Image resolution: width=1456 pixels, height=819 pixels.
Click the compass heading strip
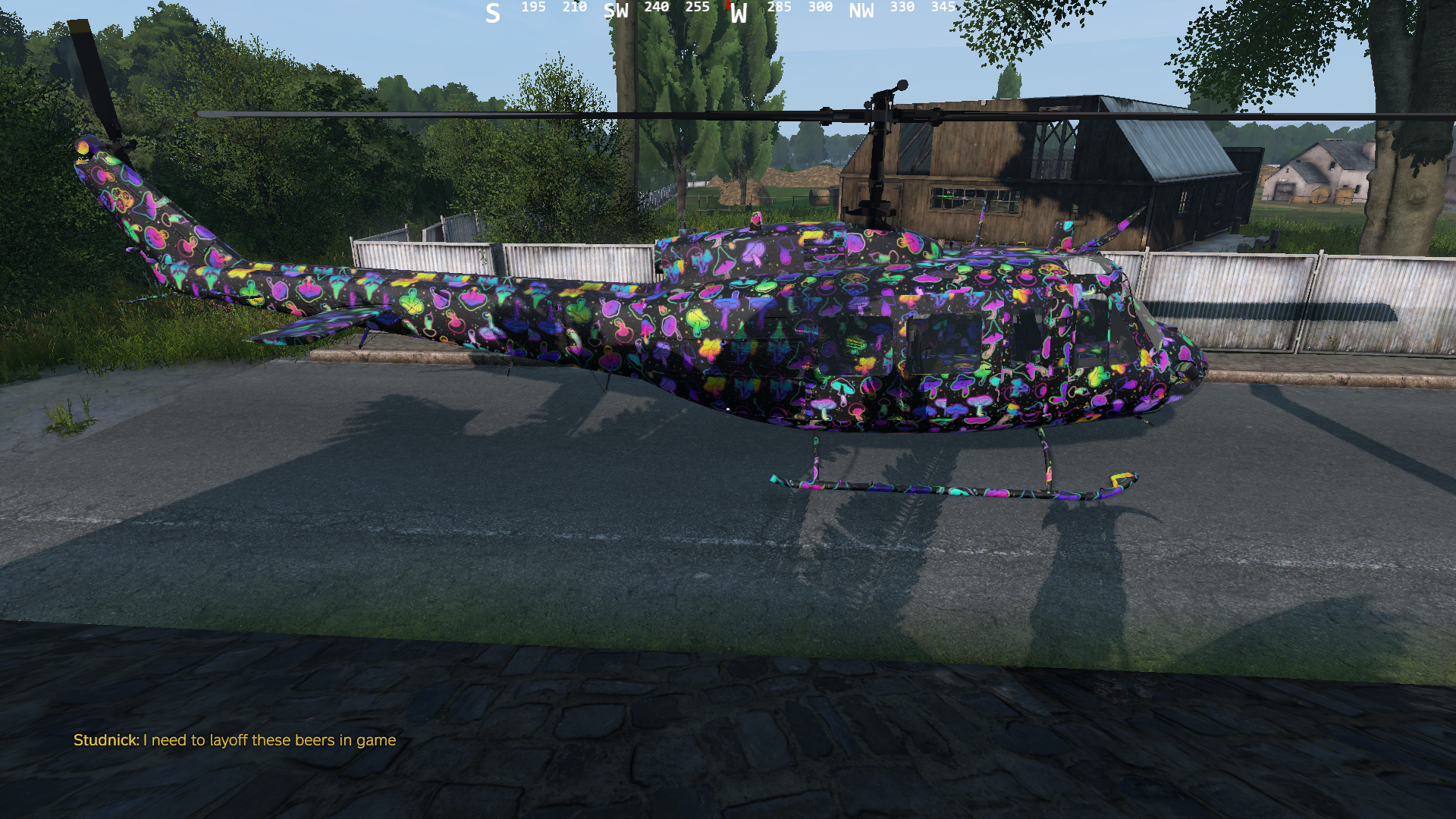tap(720, 11)
